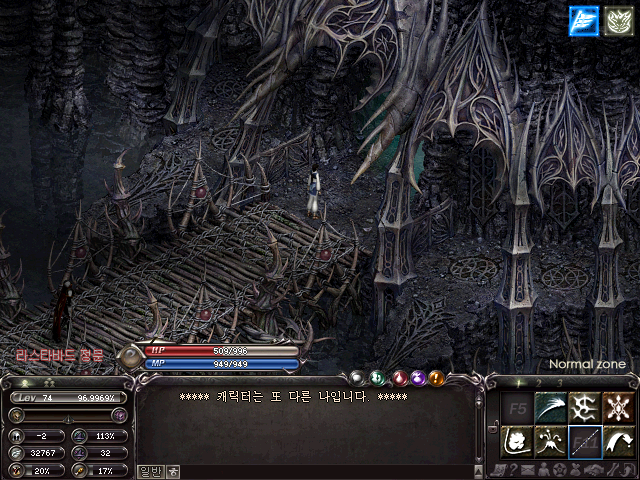Image resolution: width=640 pixels, height=480 pixels.
Task: Switch to quick slot page 2
Action: point(541,383)
